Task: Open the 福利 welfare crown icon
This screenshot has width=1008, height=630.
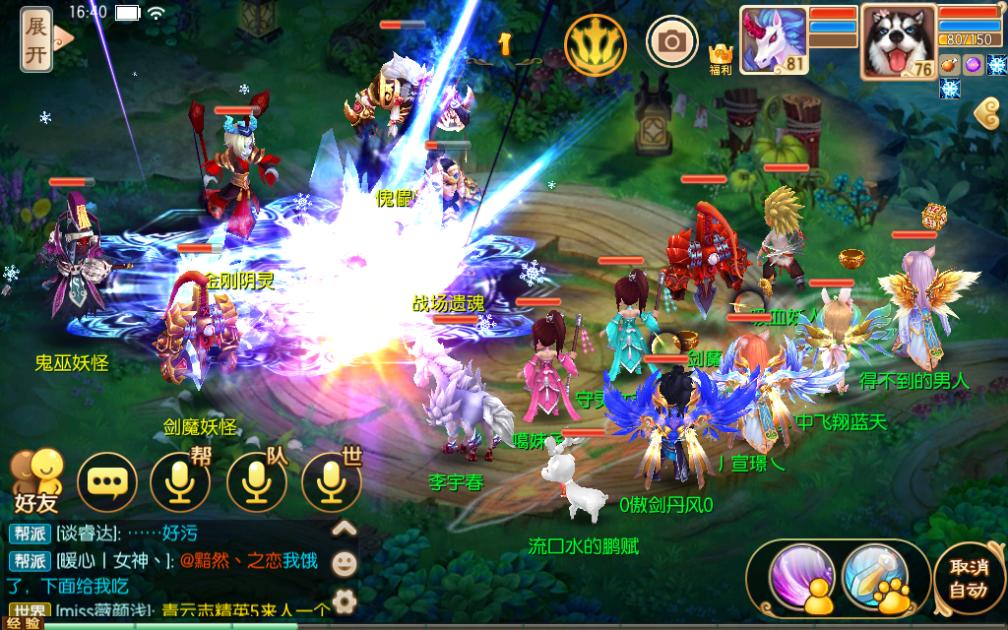Action: tap(721, 58)
